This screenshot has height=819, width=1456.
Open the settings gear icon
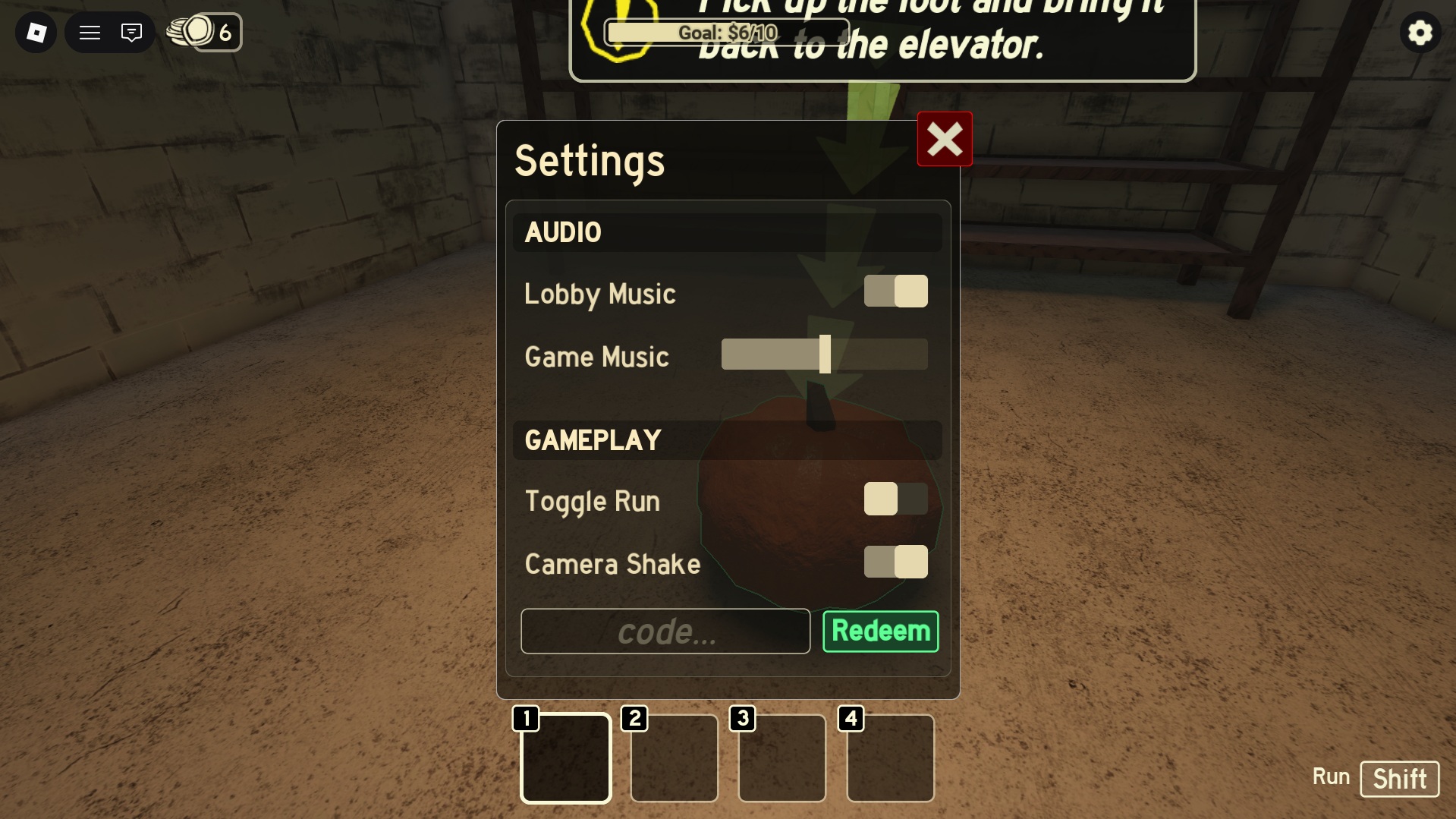point(1420,32)
